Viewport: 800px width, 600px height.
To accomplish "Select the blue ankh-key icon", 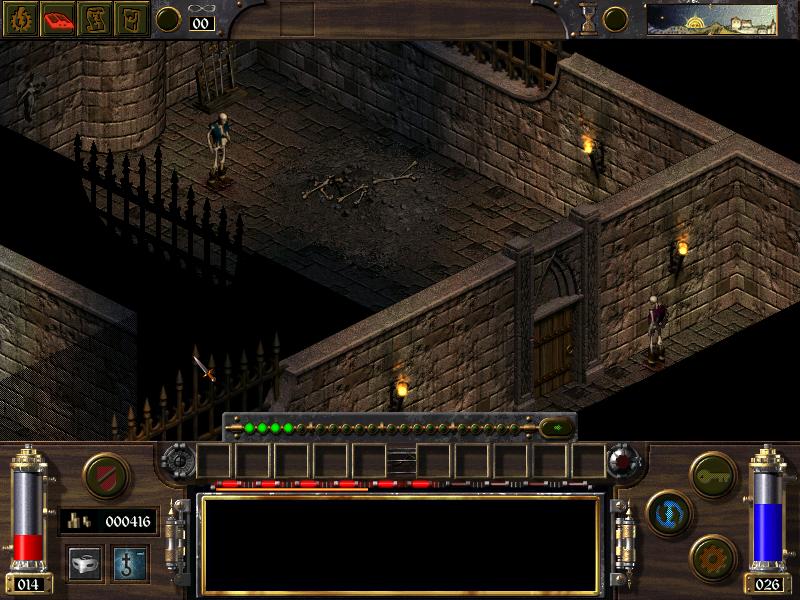I will 128,563.
